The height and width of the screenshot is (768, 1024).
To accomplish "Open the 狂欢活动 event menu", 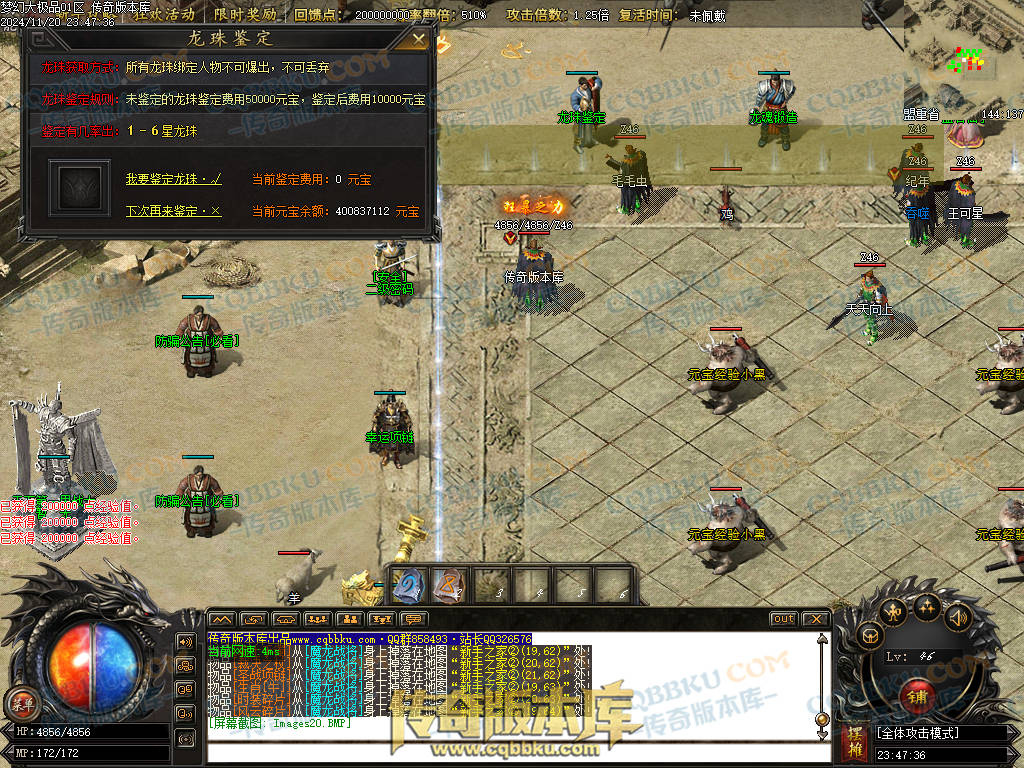I will click(x=165, y=15).
